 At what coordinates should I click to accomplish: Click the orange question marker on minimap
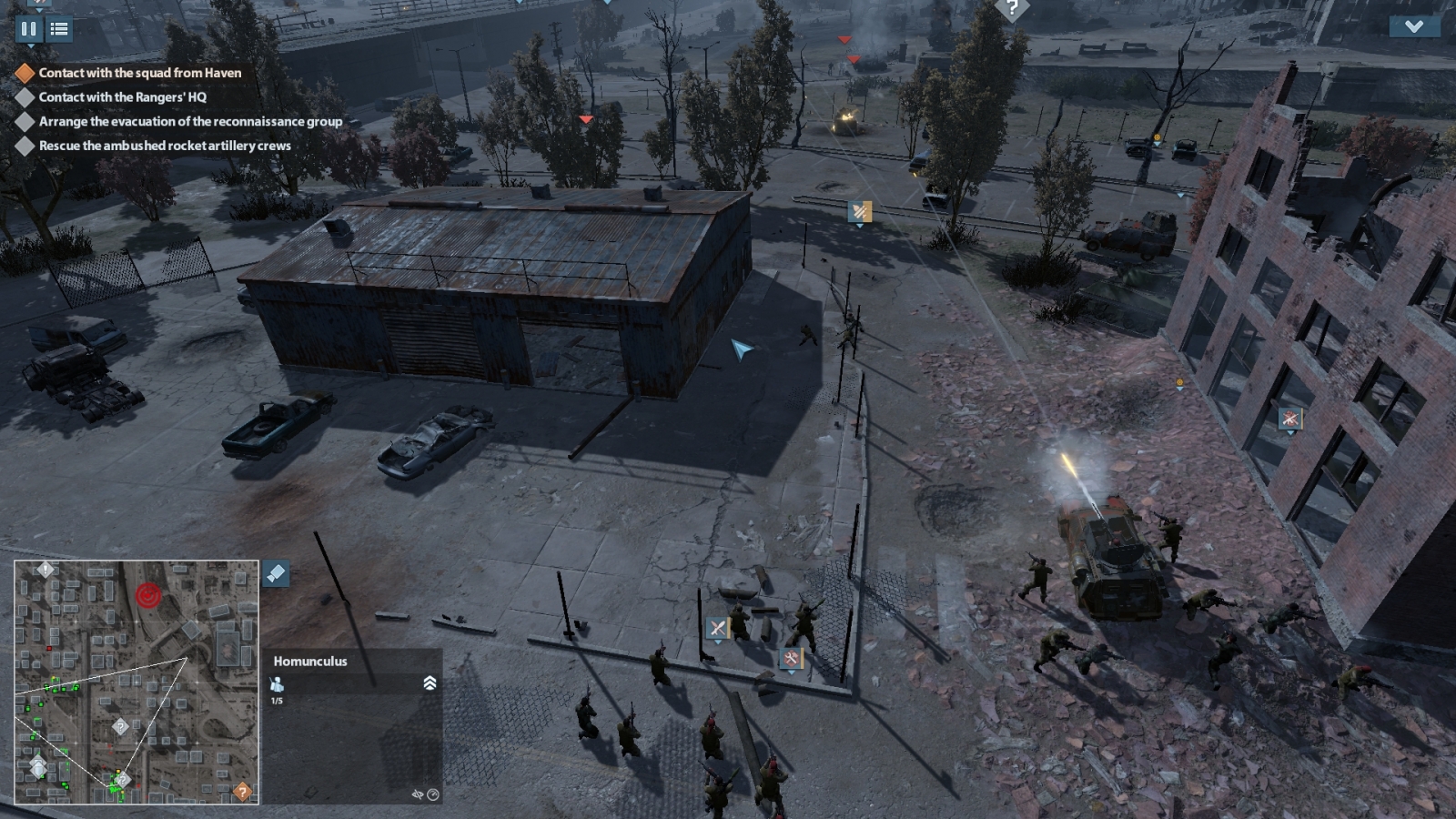tap(242, 791)
